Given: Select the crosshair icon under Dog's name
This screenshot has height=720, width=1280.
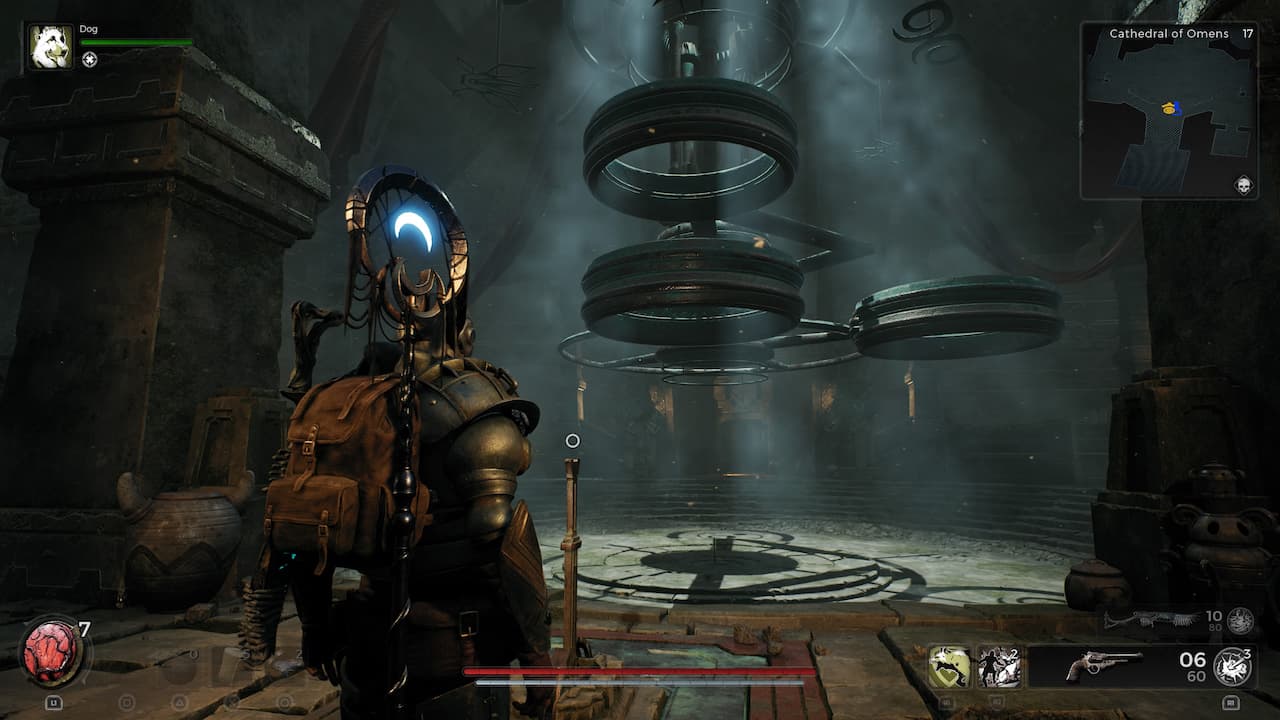Looking at the screenshot, I should (90, 60).
